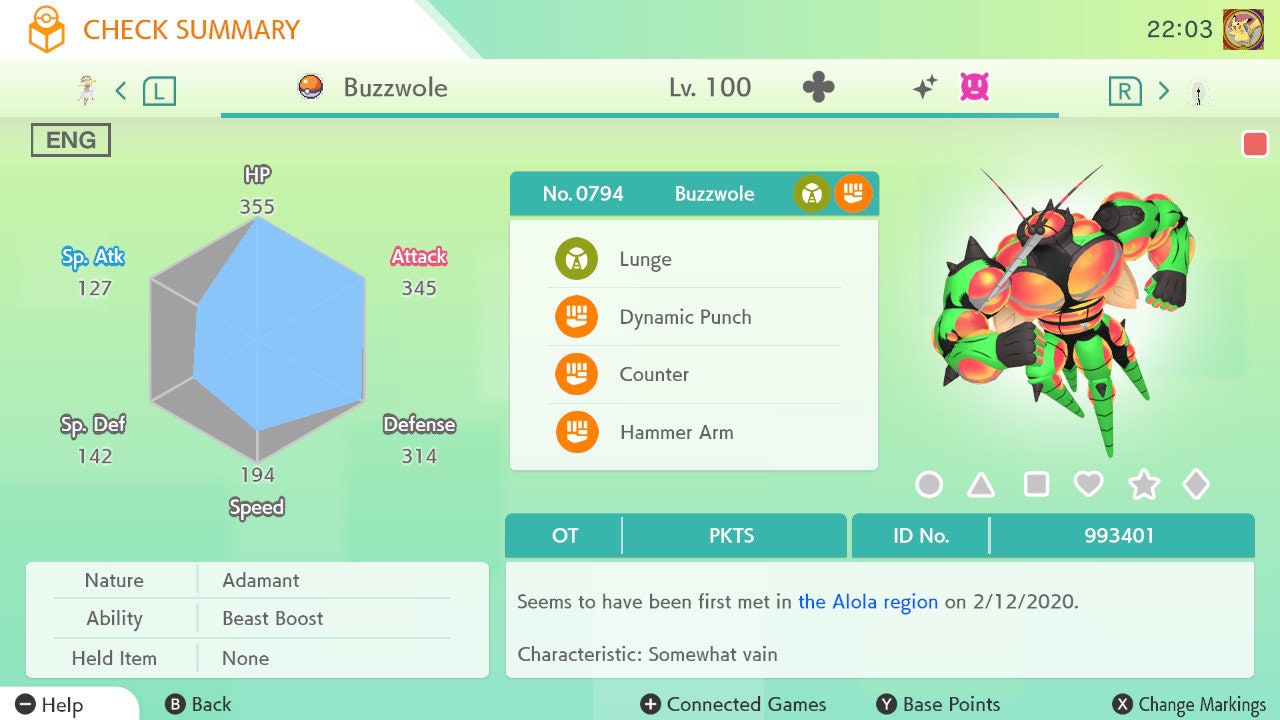Toggle the diamond marking
This screenshot has height=720, width=1280.
click(1196, 485)
